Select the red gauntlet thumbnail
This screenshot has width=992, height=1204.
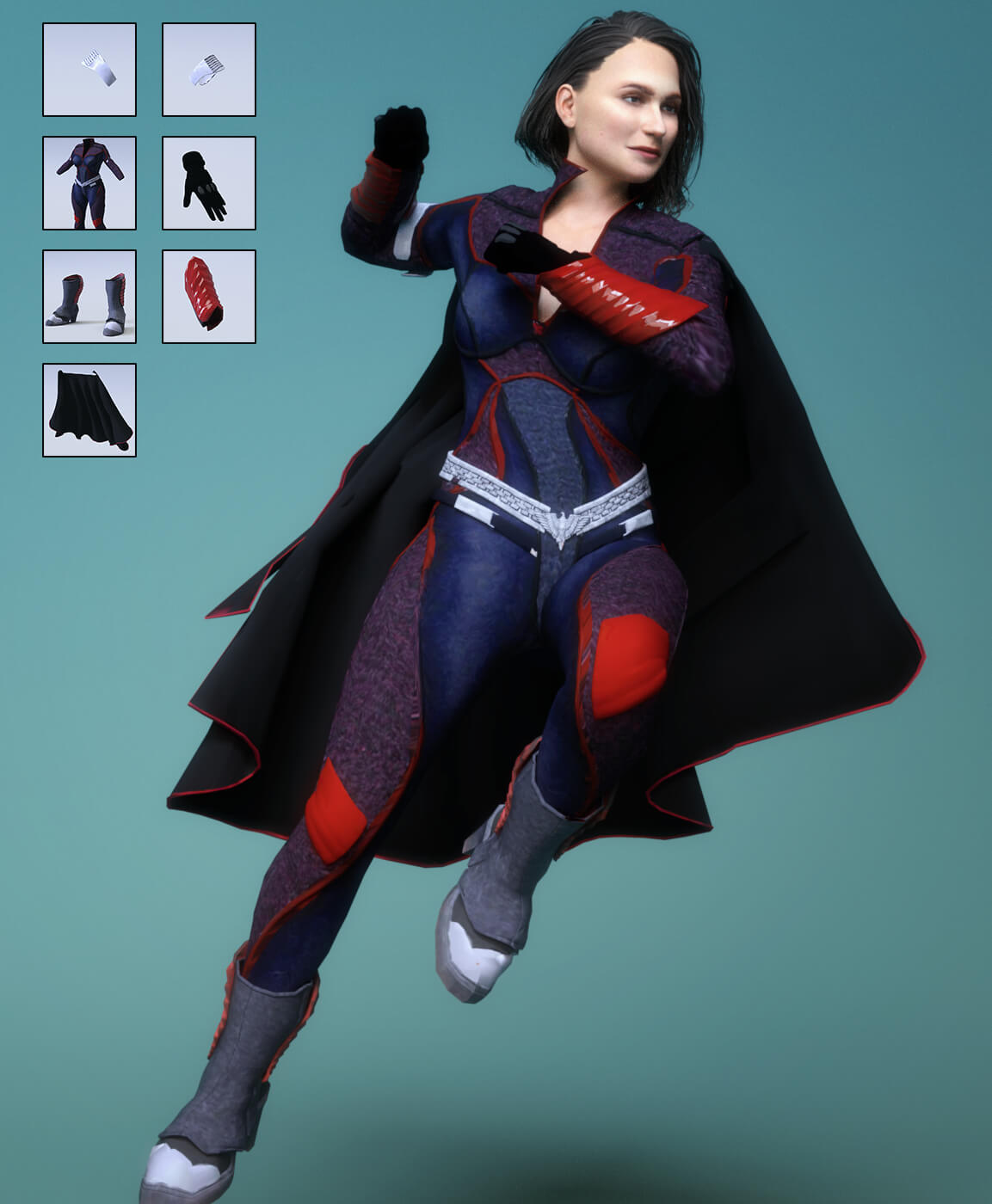[x=209, y=297]
